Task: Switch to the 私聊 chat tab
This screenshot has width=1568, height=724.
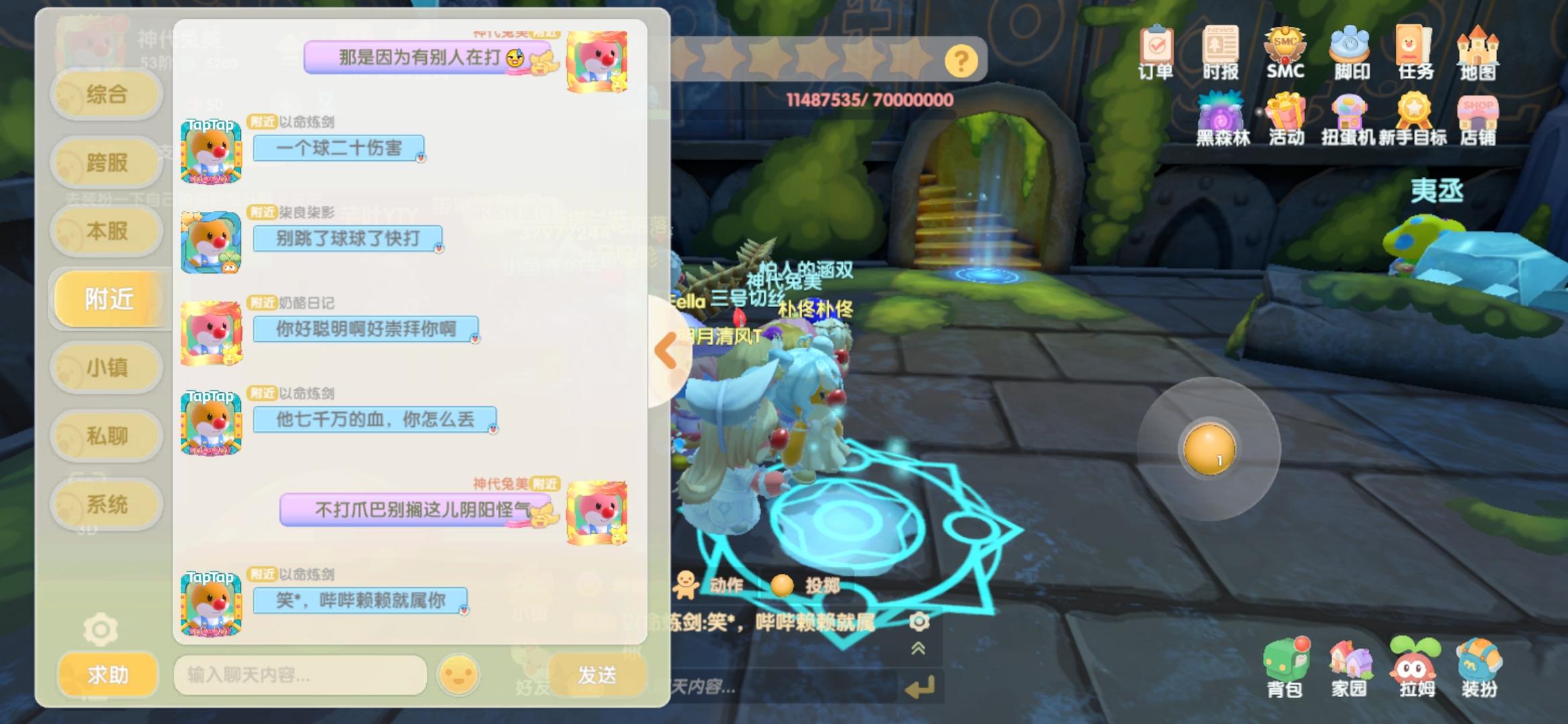Action: 106,435
